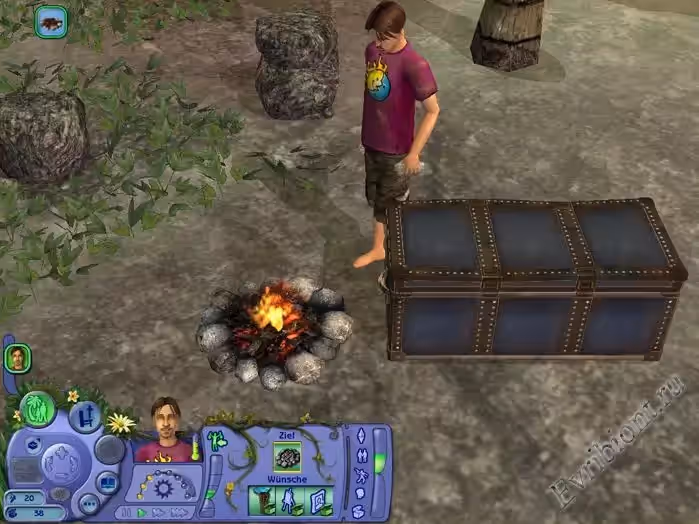699x524 pixels.
Task: Choose the wish showing a framed portrait
Action: point(317,500)
